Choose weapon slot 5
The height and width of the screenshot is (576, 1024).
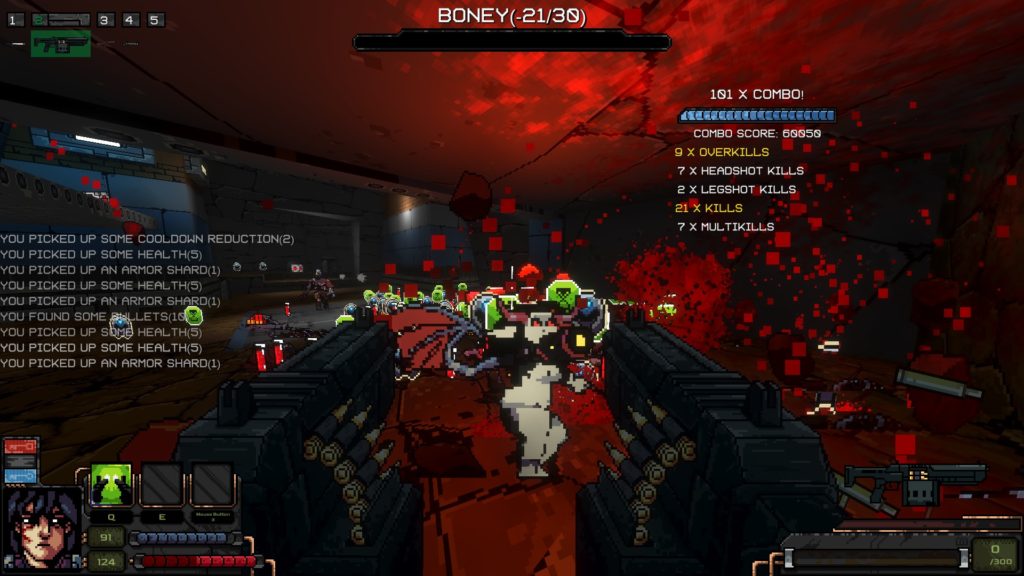tap(154, 20)
